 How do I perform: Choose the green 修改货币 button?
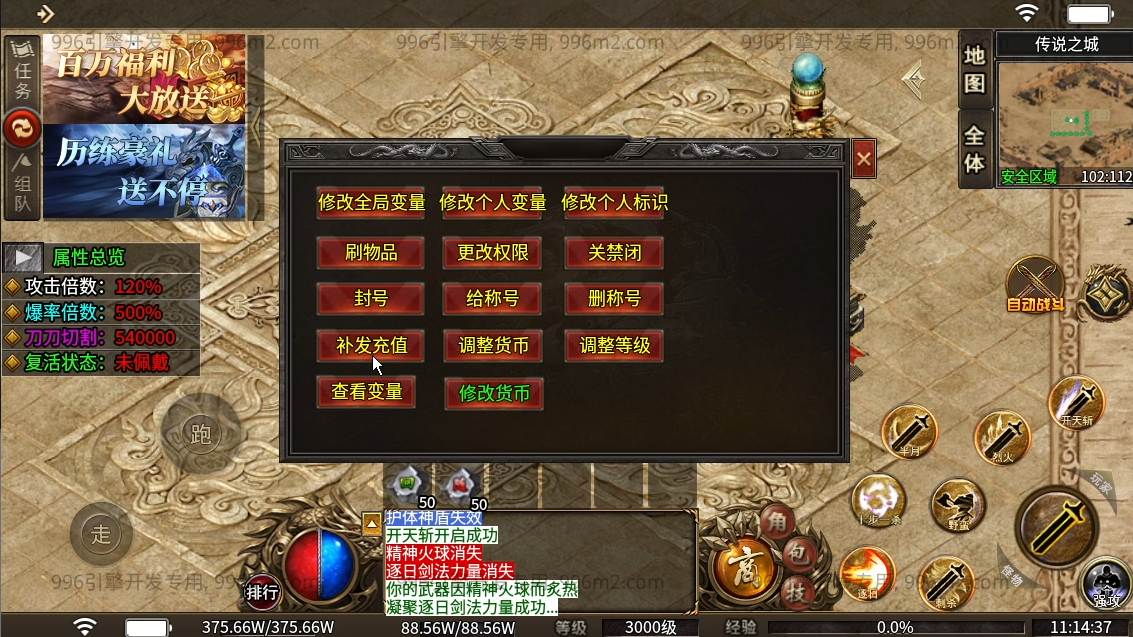[x=493, y=393]
